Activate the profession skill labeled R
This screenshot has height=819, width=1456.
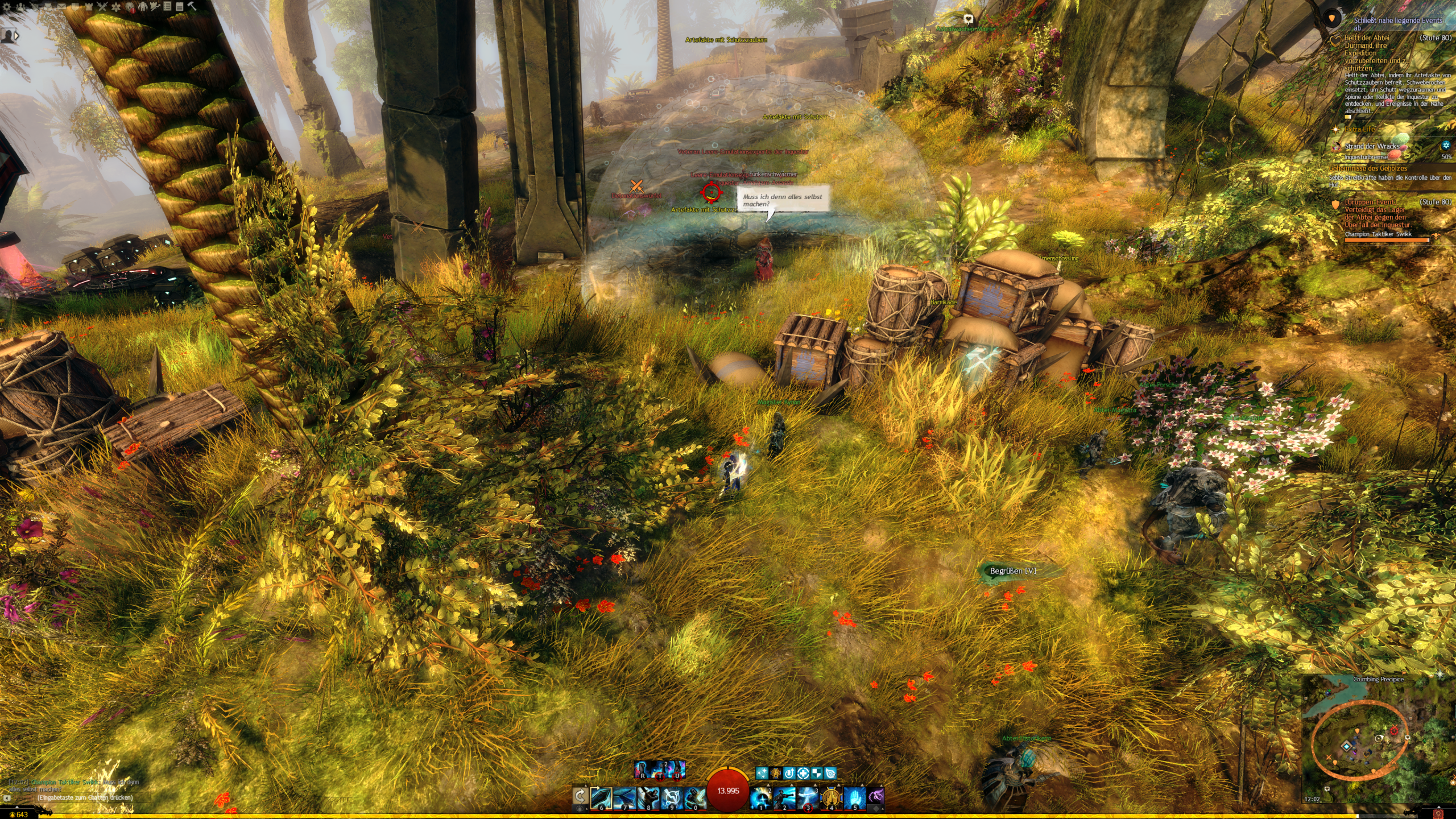pyautogui.click(x=643, y=770)
